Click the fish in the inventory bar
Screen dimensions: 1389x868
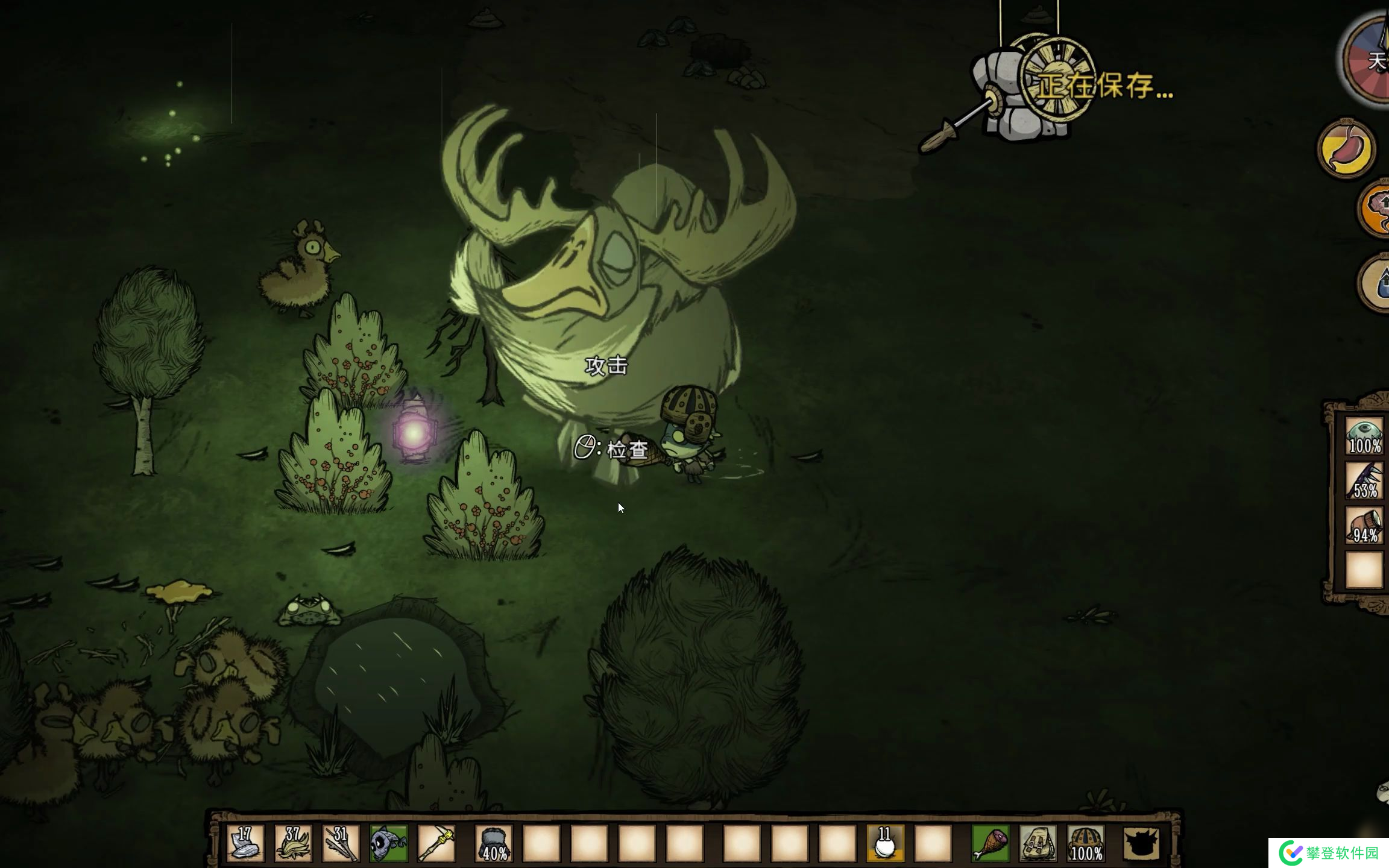click(388, 843)
